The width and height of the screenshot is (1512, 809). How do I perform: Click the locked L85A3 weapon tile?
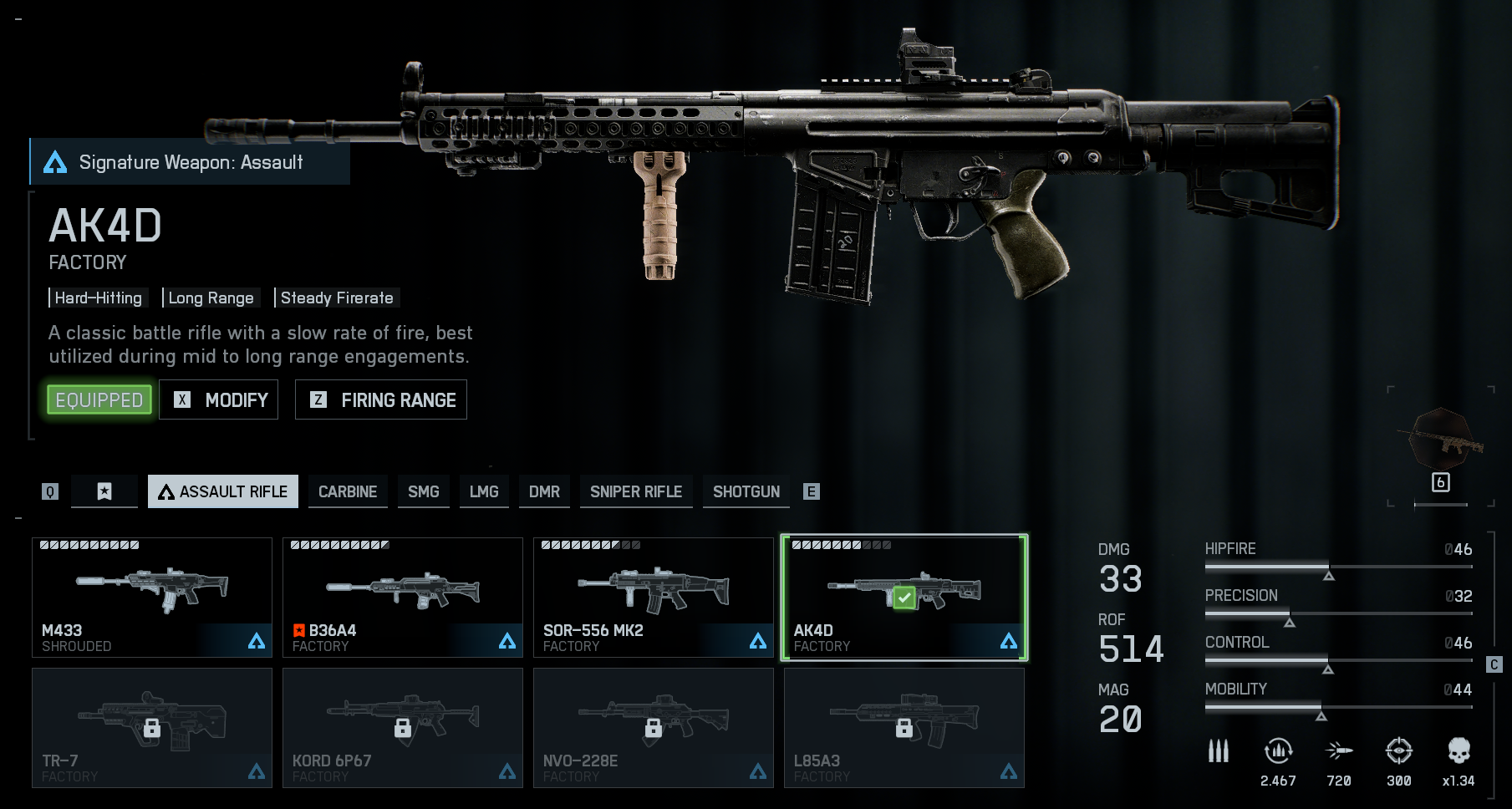point(904,727)
